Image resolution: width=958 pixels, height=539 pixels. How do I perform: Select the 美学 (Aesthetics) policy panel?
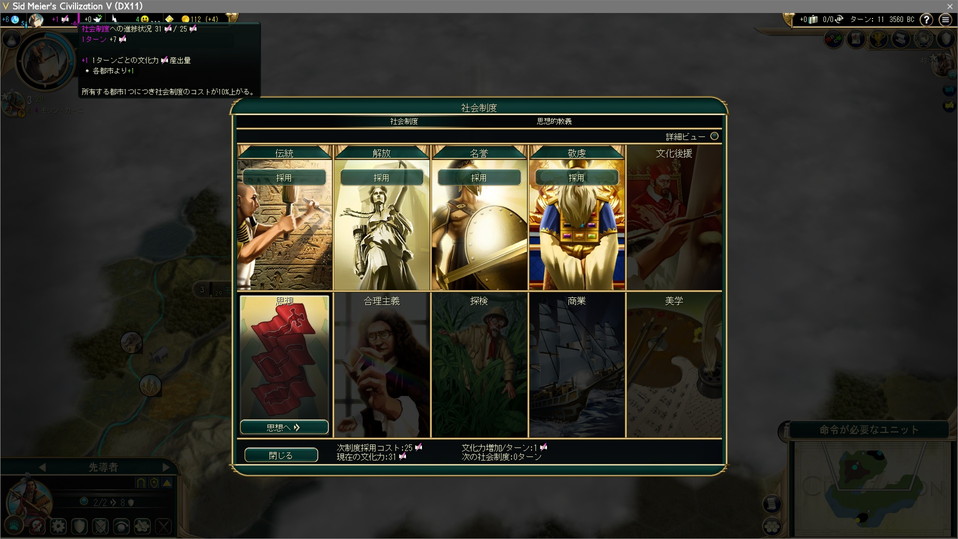(674, 365)
